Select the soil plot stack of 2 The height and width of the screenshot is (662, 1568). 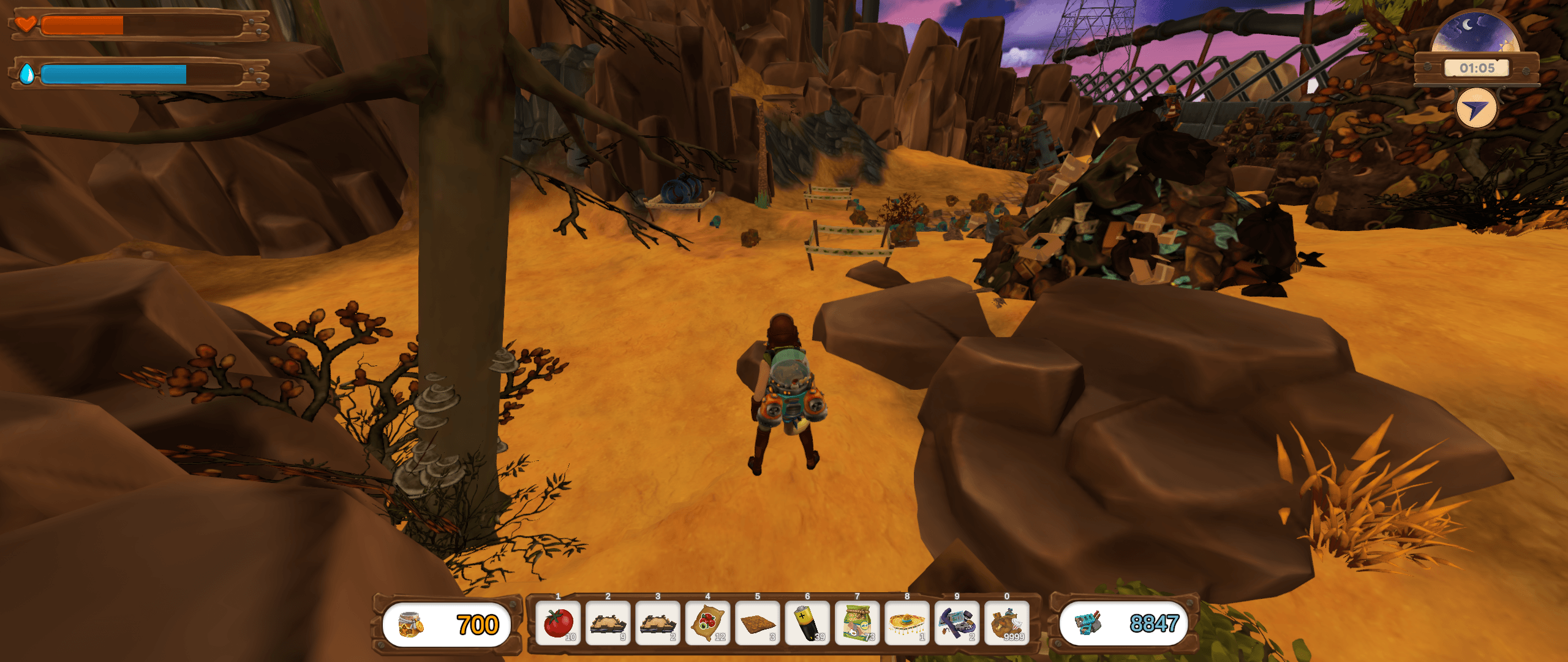(x=658, y=623)
